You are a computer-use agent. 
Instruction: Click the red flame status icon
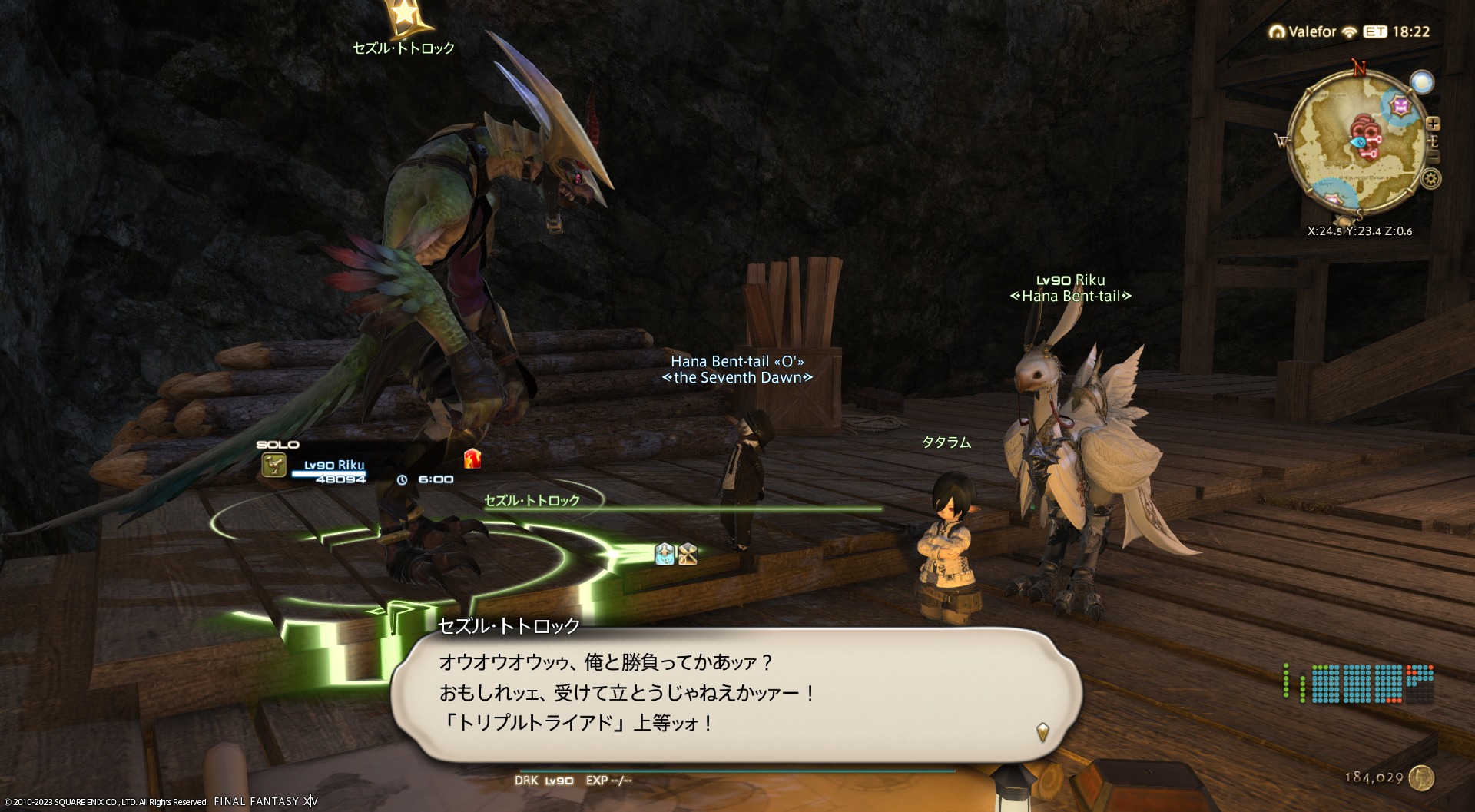[472, 459]
